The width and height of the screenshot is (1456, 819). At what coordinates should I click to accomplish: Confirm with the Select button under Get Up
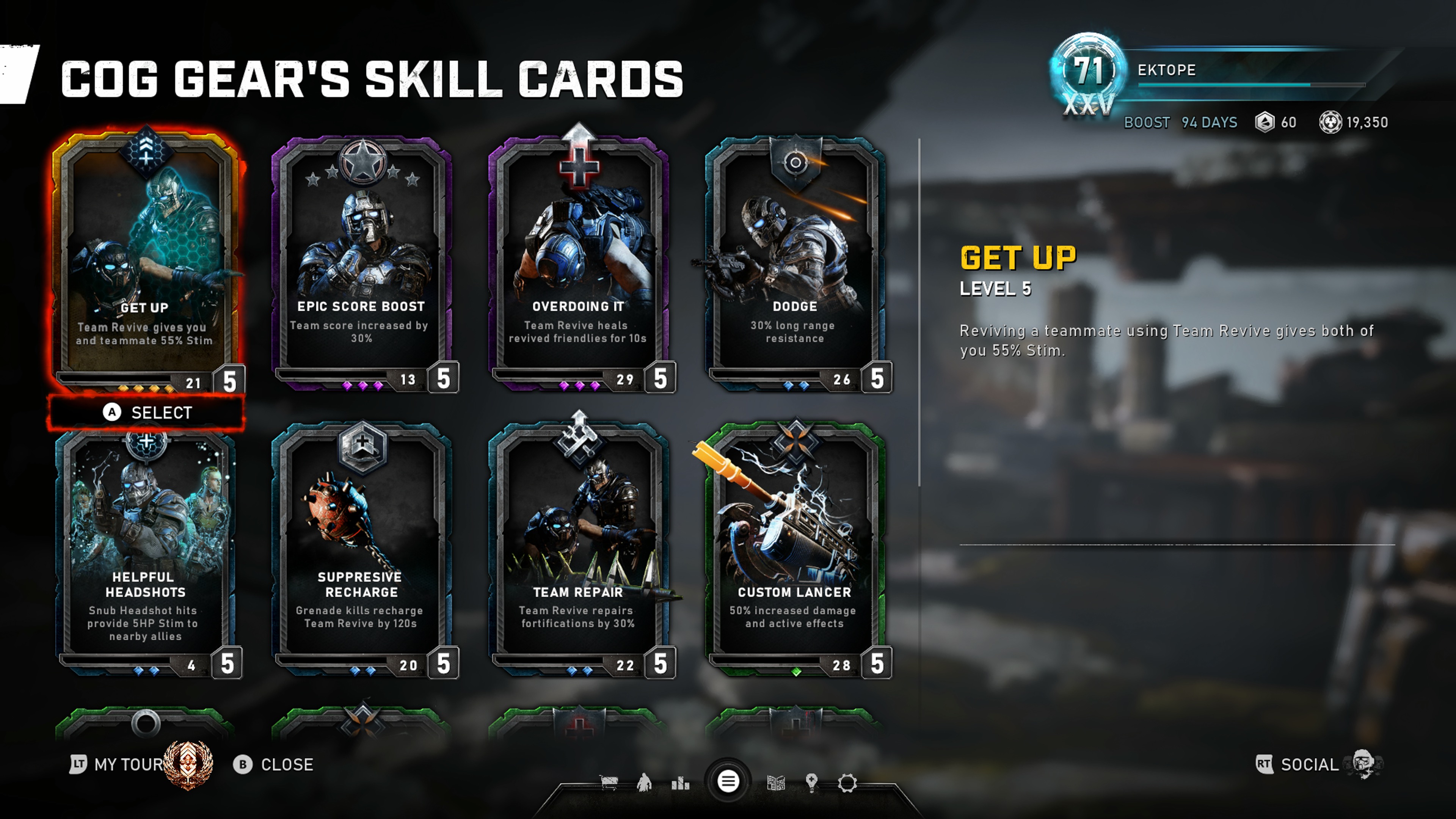coord(147,413)
